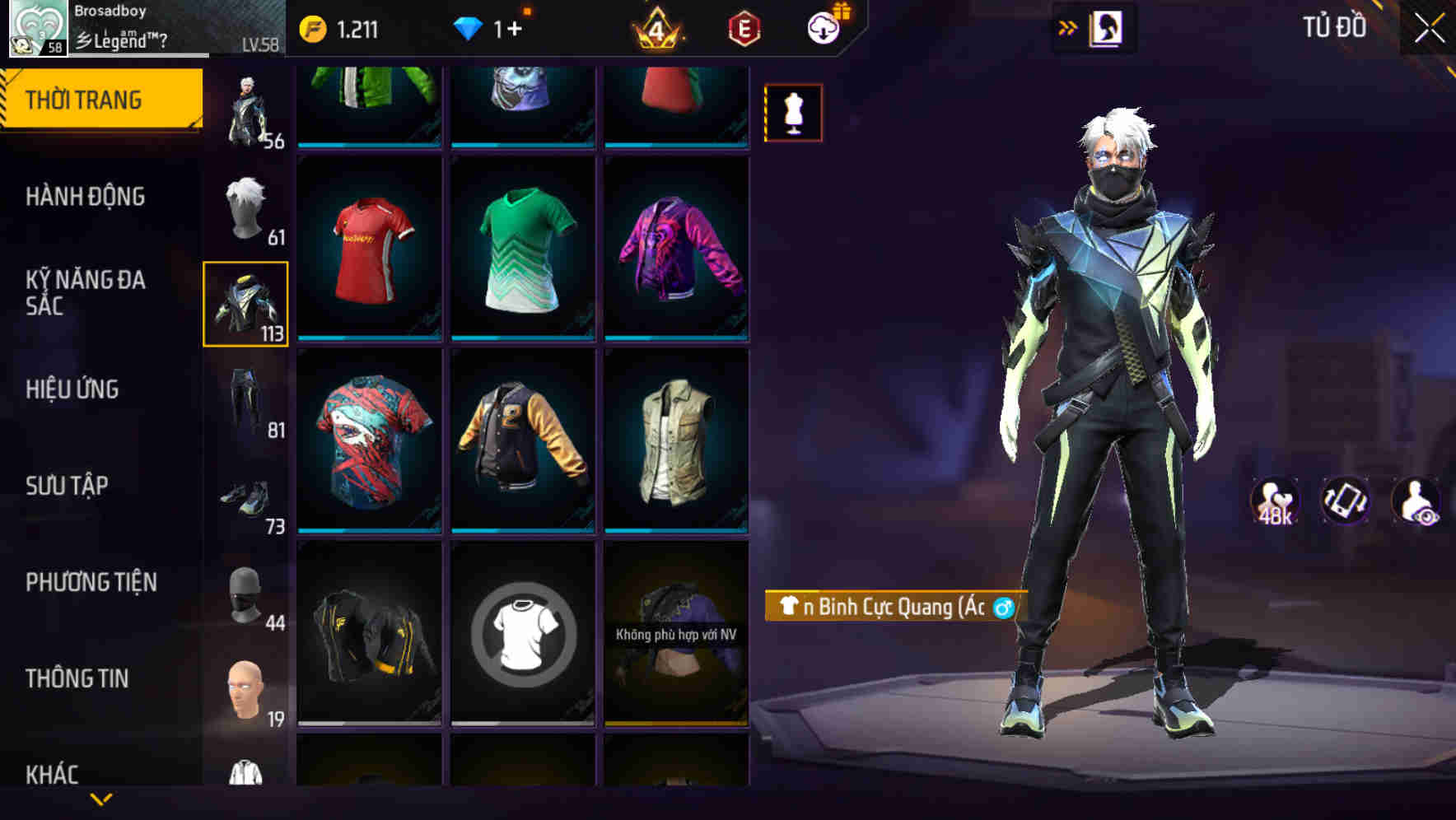This screenshot has width=1456, height=820.
Task: Expand the yellow double-arrow panel toggle
Action: (1068, 27)
